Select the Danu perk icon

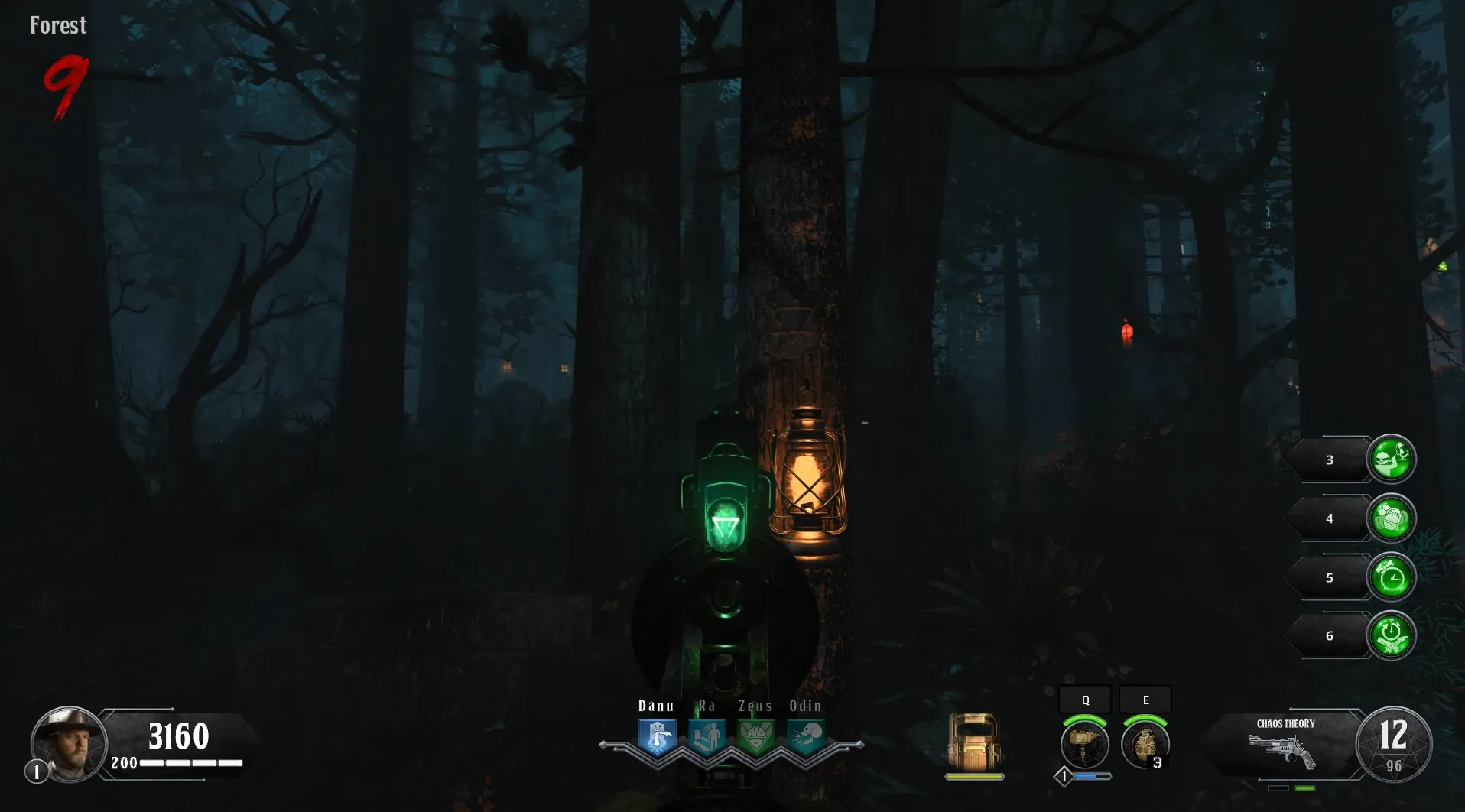point(657,736)
